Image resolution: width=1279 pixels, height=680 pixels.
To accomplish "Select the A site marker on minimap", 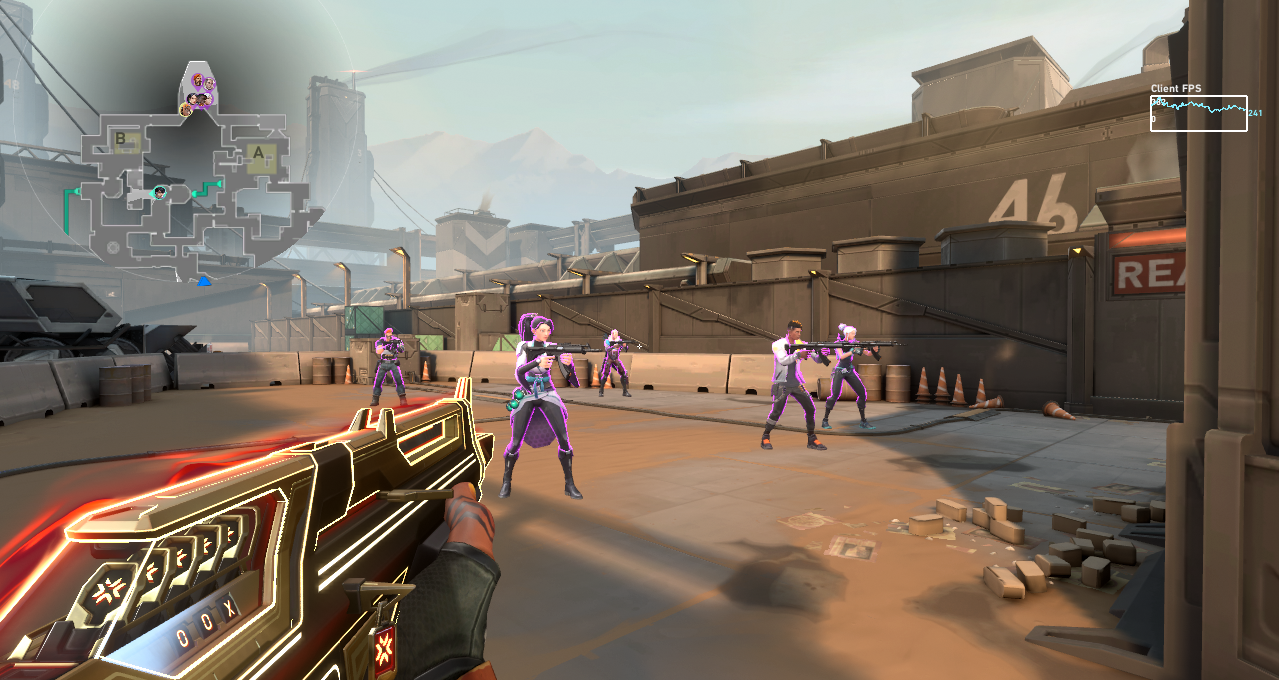I will point(259,155).
